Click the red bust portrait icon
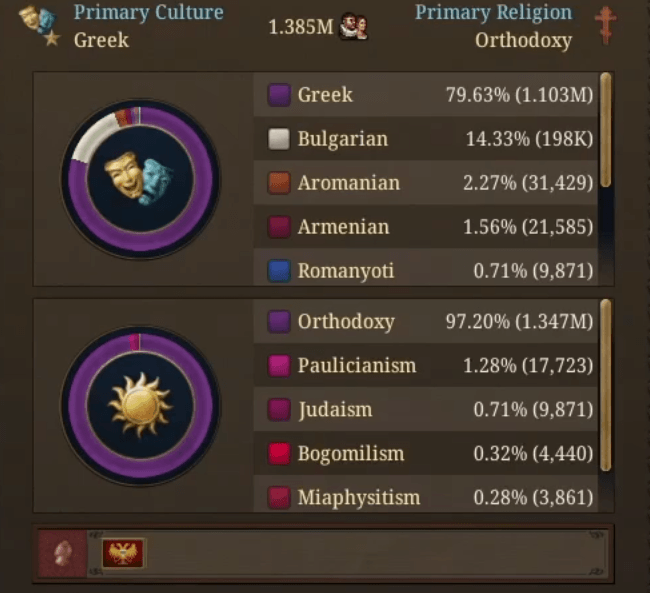 (x=62, y=553)
